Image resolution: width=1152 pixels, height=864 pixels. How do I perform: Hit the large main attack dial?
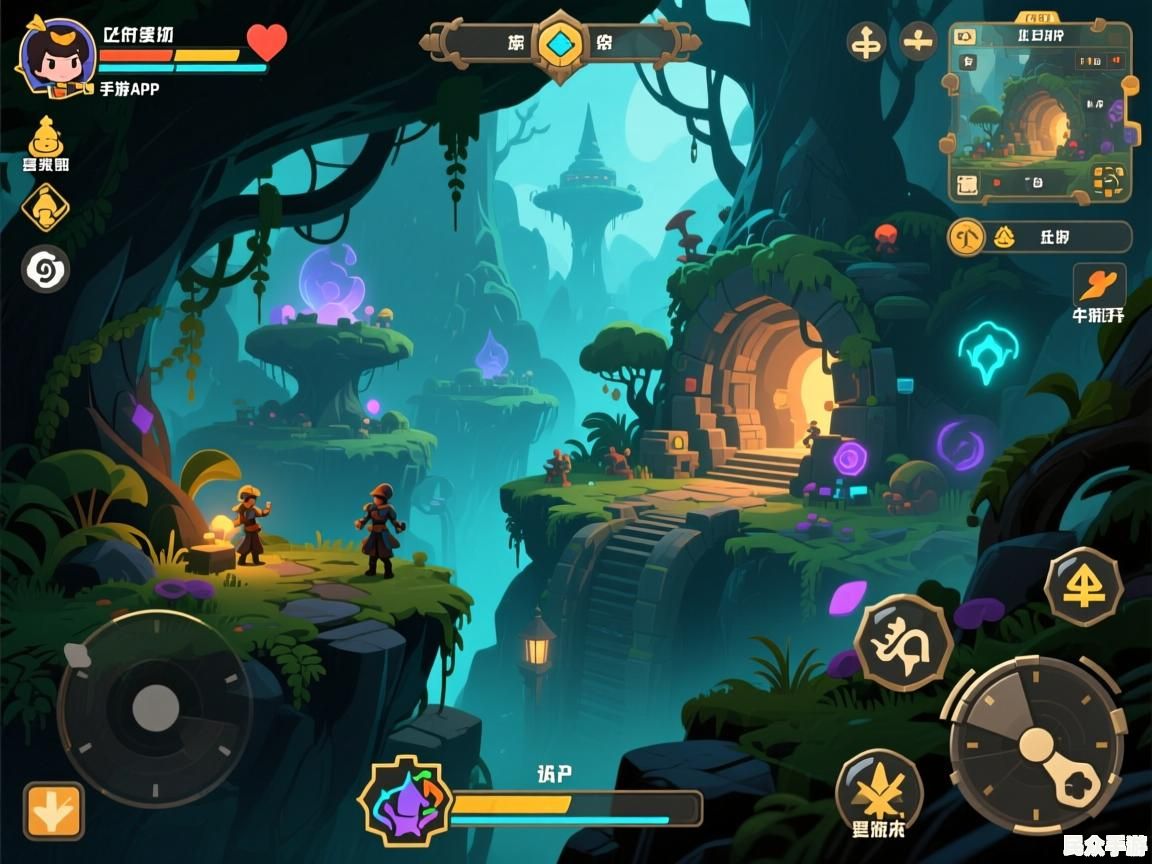coord(1037,744)
